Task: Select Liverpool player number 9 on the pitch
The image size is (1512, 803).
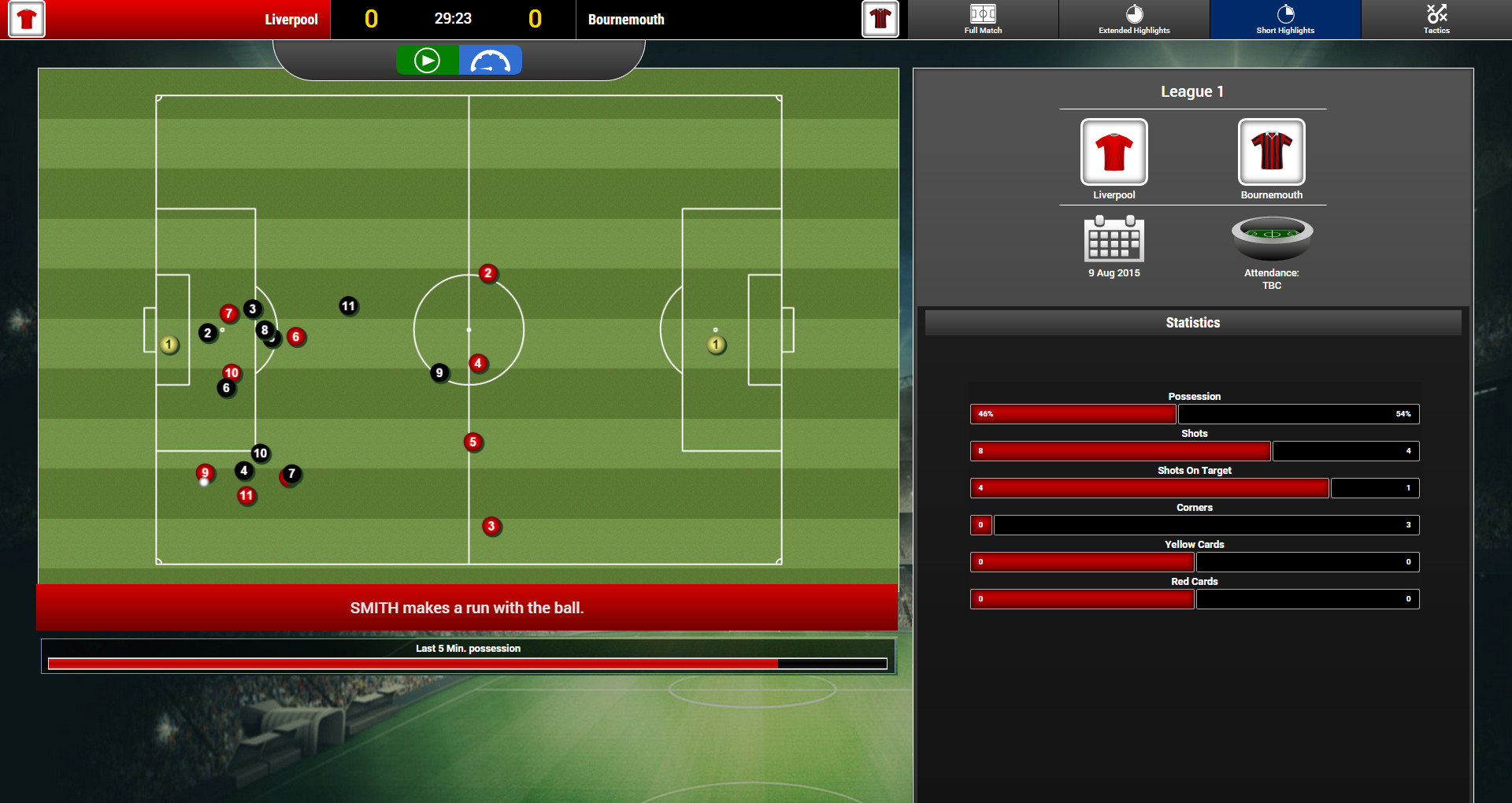Action: click(x=205, y=473)
